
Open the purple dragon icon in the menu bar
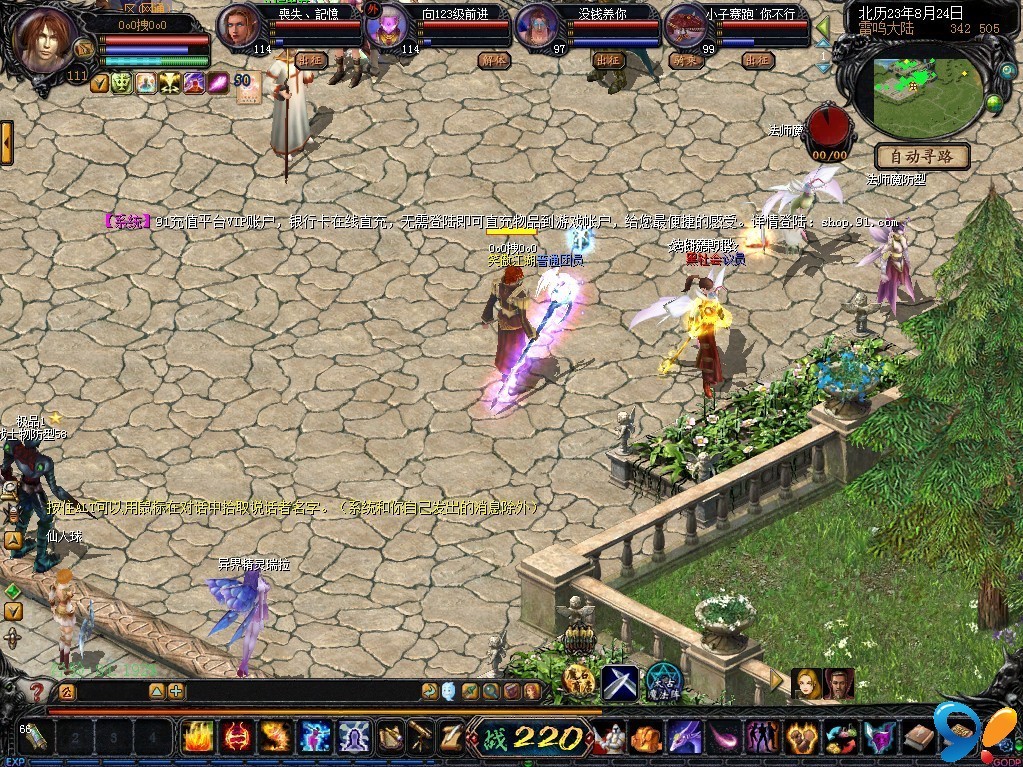click(x=684, y=738)
